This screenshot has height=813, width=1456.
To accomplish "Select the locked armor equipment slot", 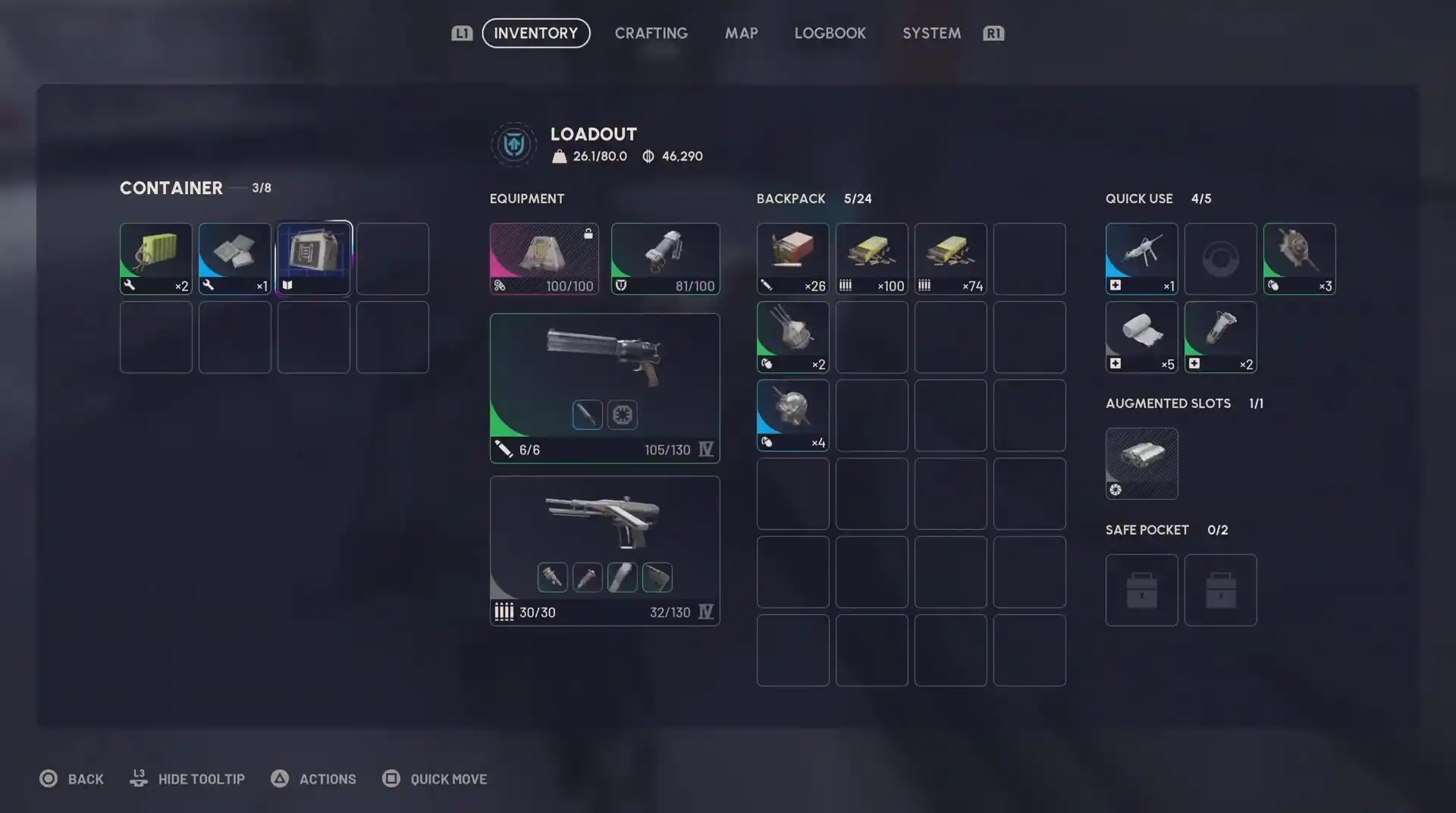I will (544, 258).
